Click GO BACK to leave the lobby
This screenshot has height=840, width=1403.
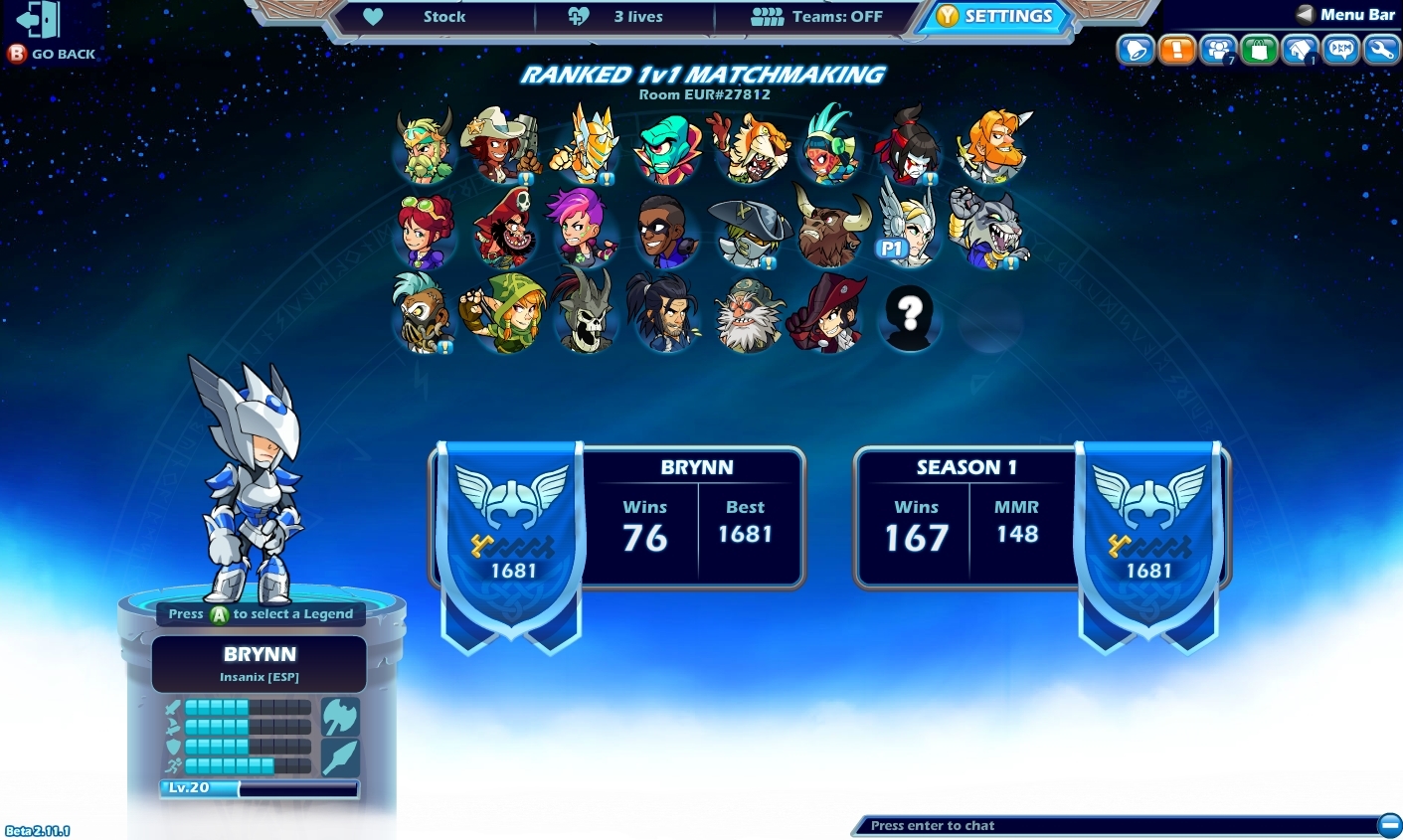[50, 53]
